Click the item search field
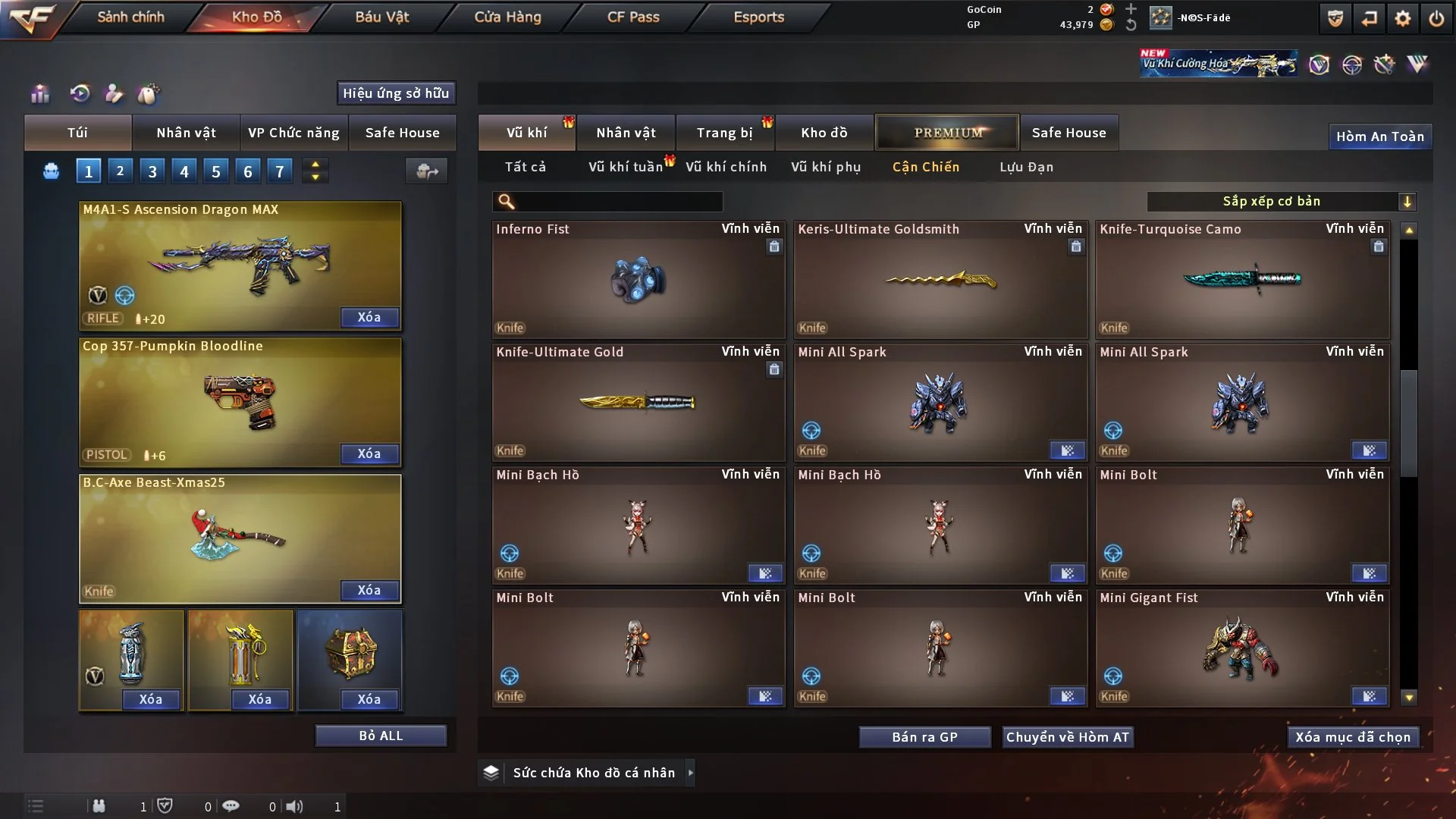 click(618, 201)
